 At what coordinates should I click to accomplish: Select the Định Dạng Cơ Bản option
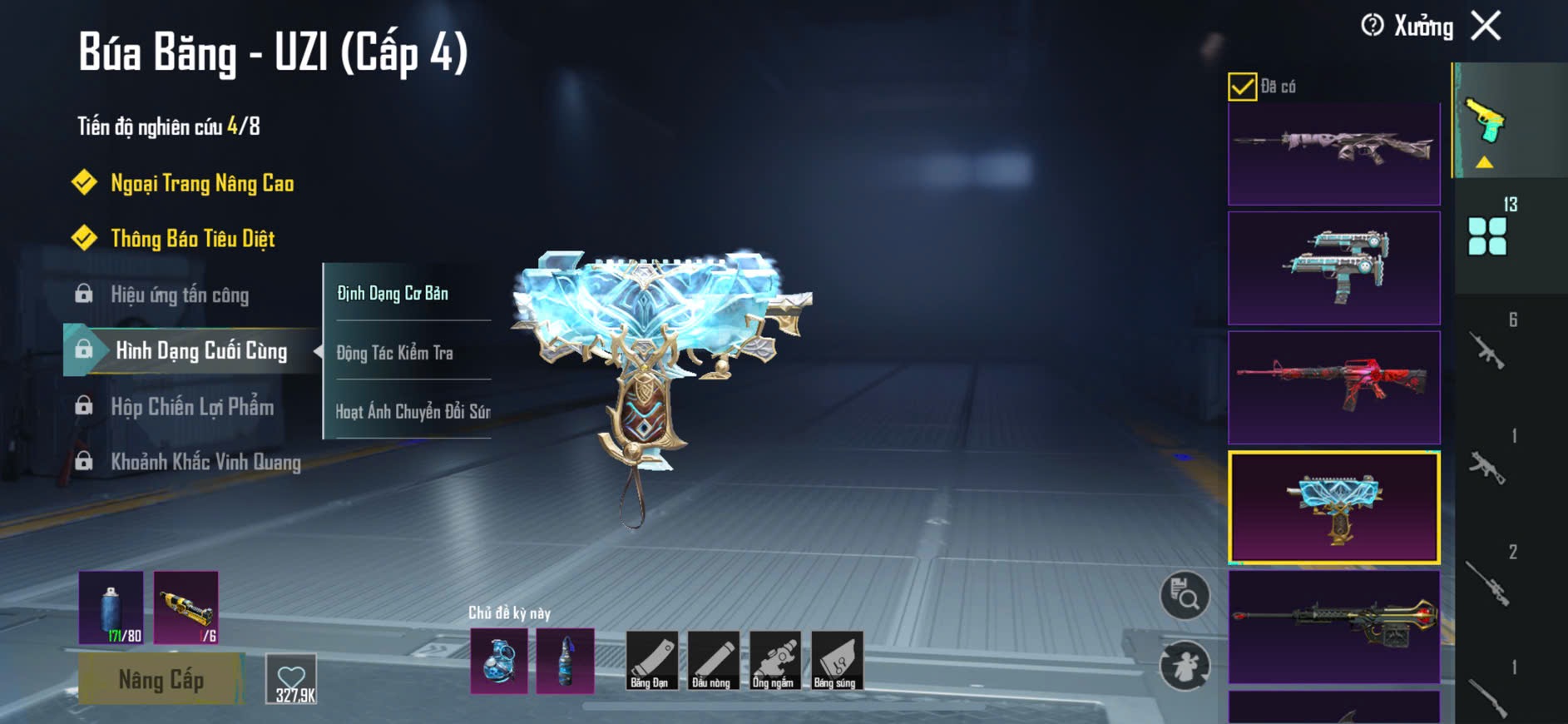tap(393, 293)
